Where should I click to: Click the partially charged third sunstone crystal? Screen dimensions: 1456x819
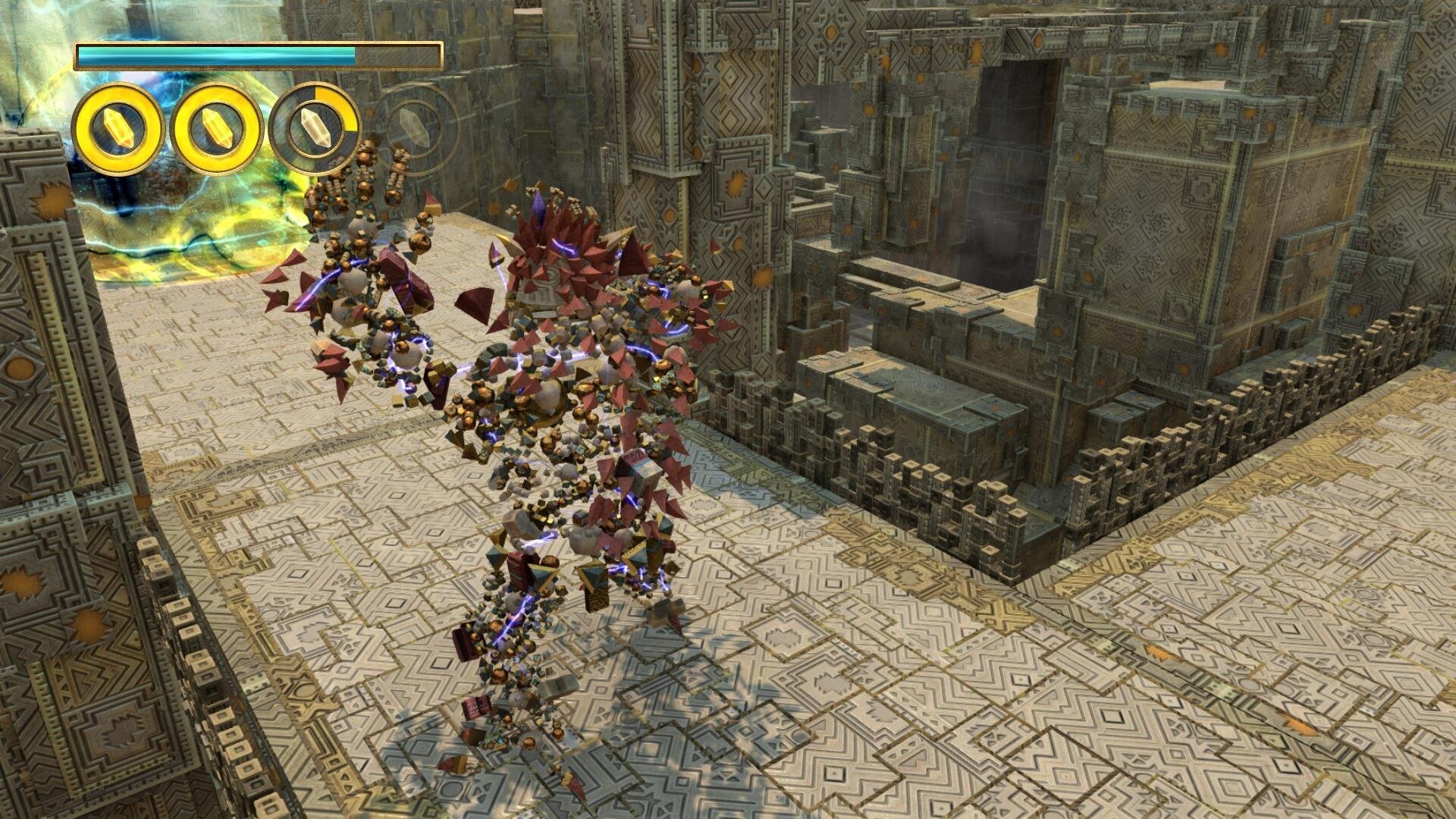[x=313, y=127]
